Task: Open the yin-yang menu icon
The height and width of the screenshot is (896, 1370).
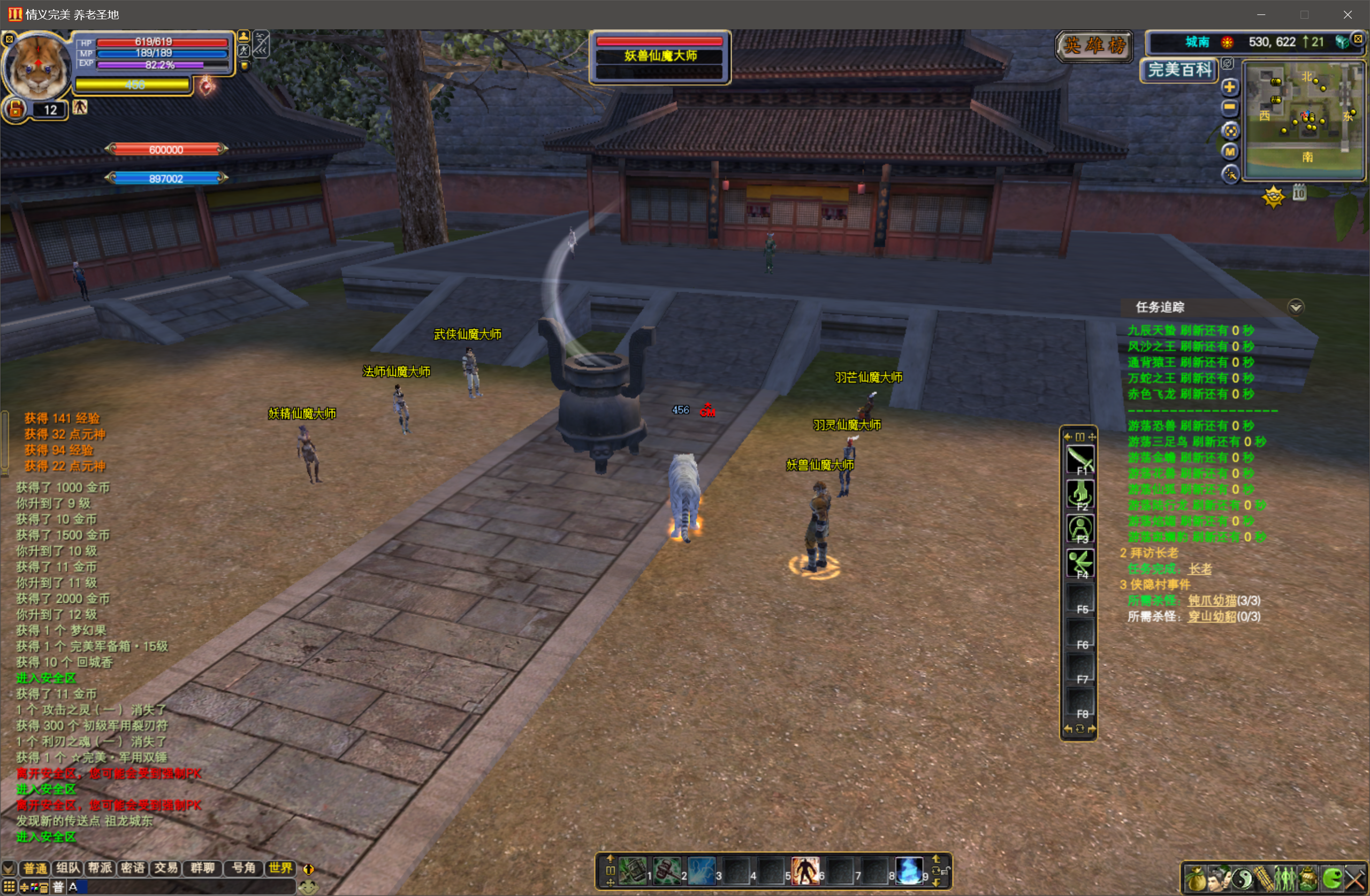Action: click(x=1241, y=879)
